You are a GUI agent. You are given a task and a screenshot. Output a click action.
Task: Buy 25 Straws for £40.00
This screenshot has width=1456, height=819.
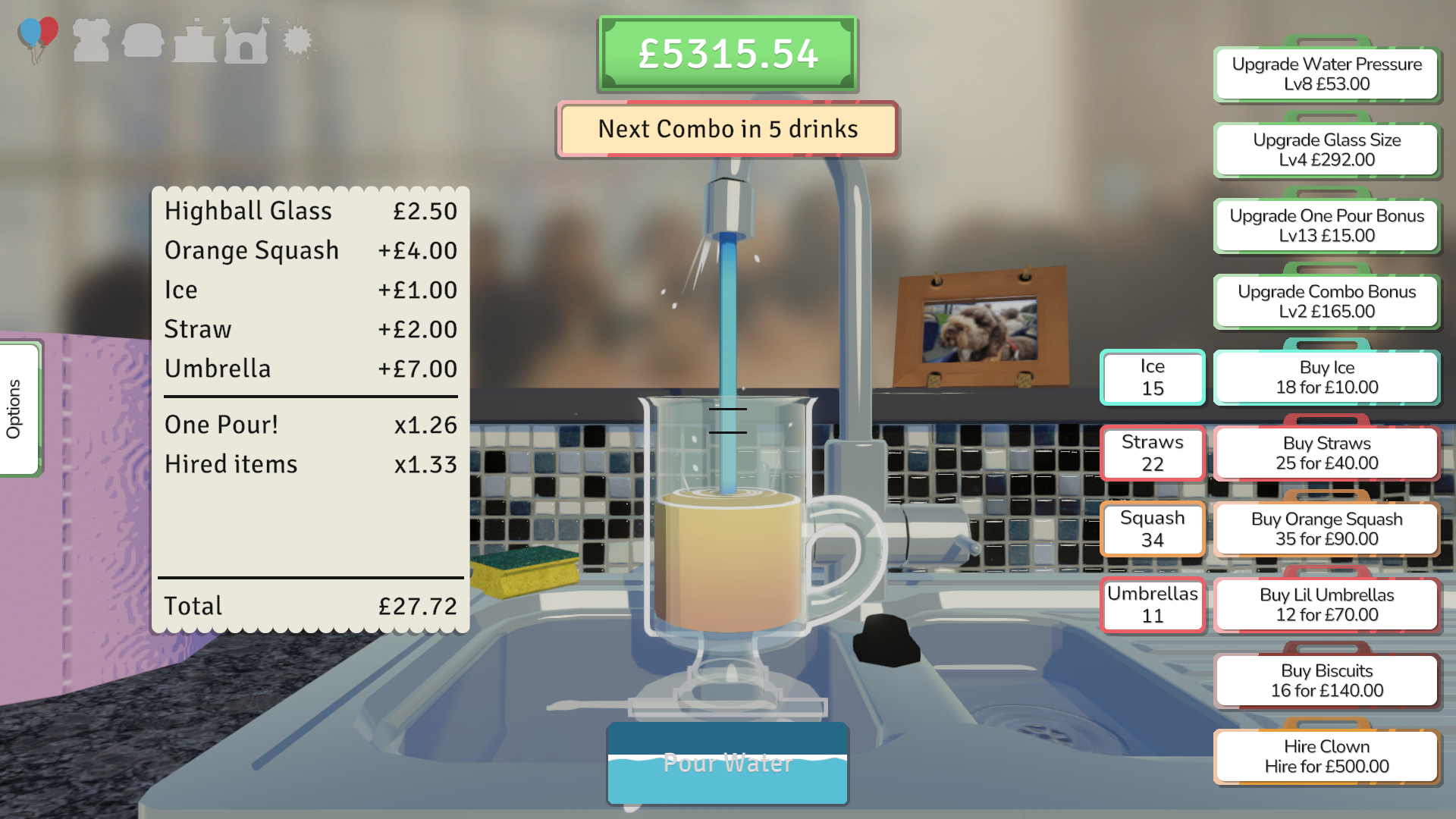1326,453
